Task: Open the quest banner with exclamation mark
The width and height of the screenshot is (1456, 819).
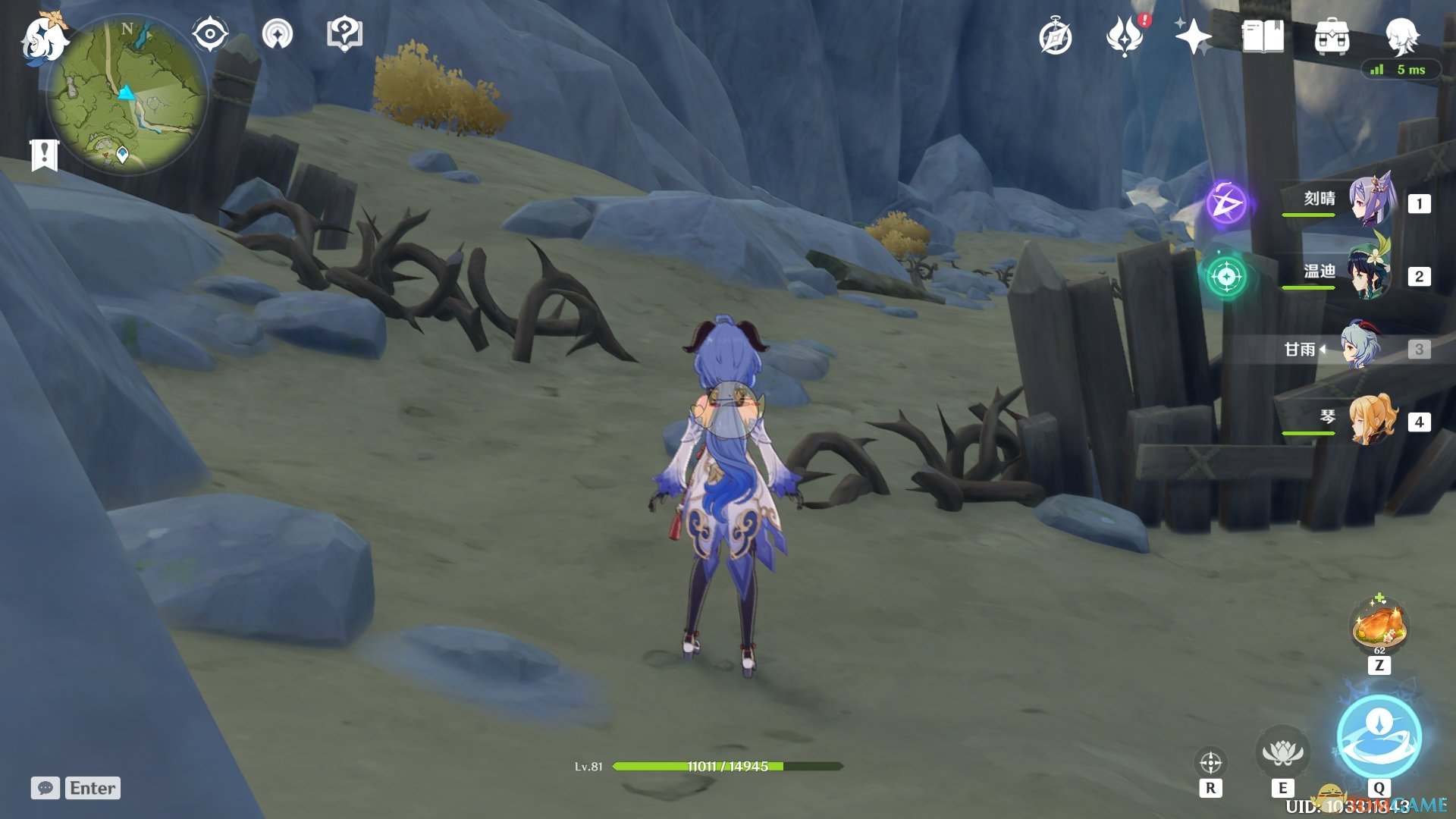Action: pyautogui.click(x=45, y=155)
